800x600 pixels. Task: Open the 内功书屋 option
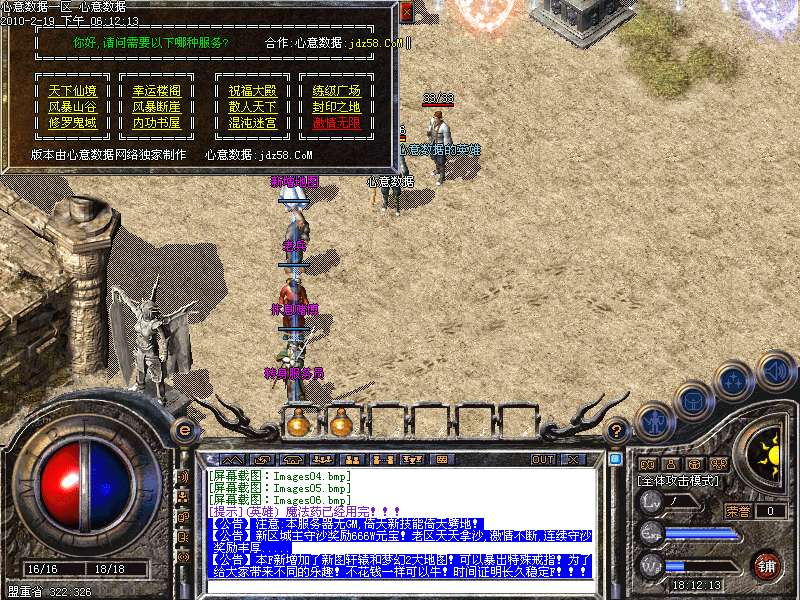pos(157,123)
